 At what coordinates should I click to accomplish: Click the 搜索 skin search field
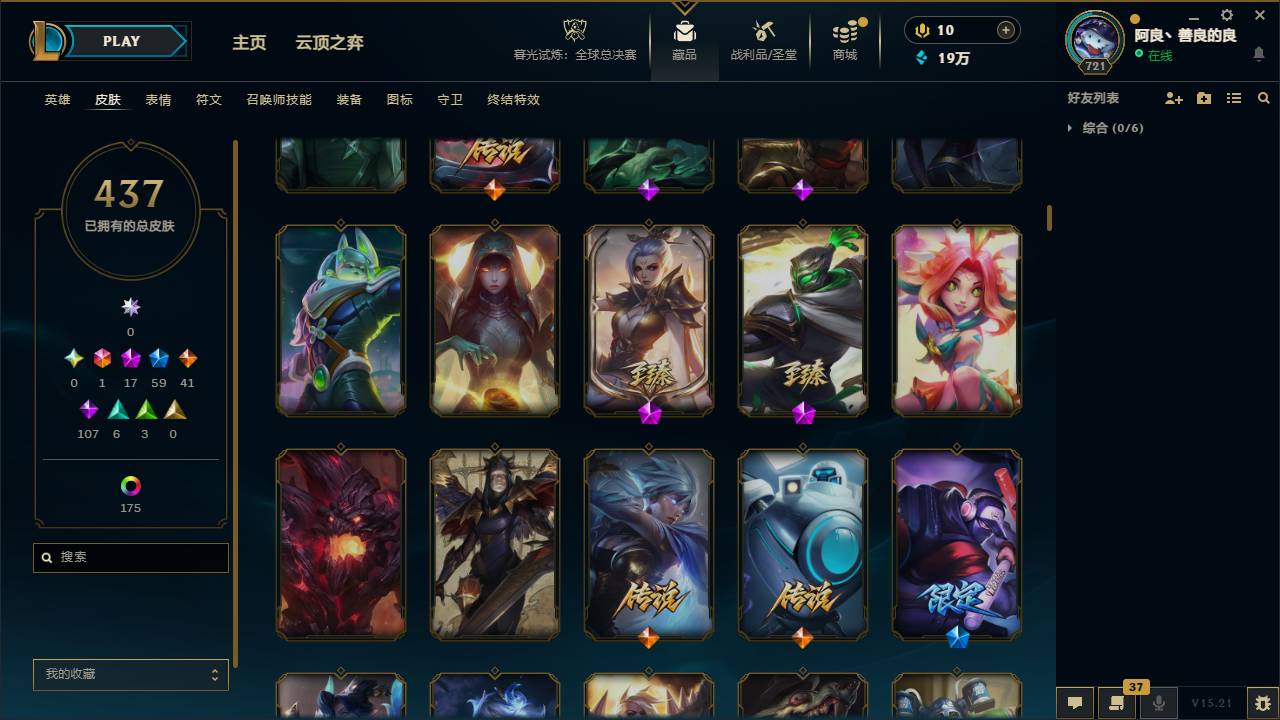[130, 557]
